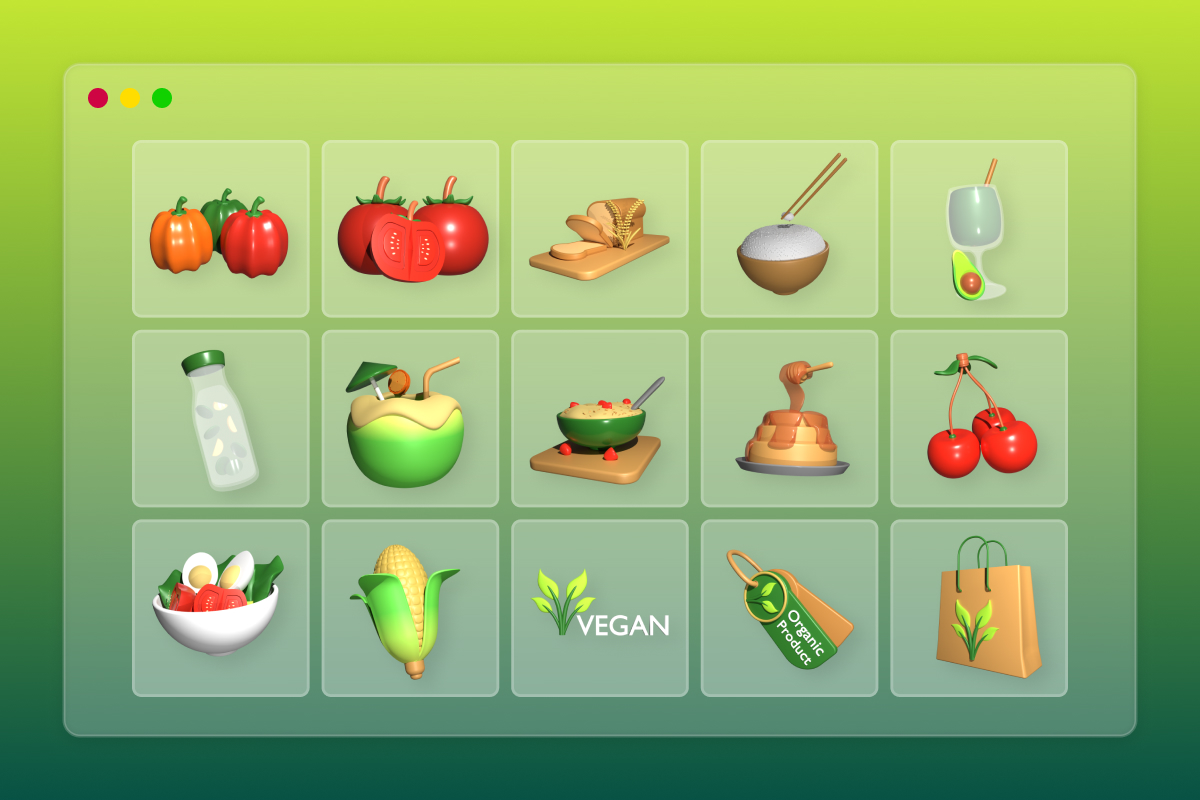The height and width of the screenshot is (800, 1200).
Task: Select the bell peppers tile
Action: (x=220, y=229)
